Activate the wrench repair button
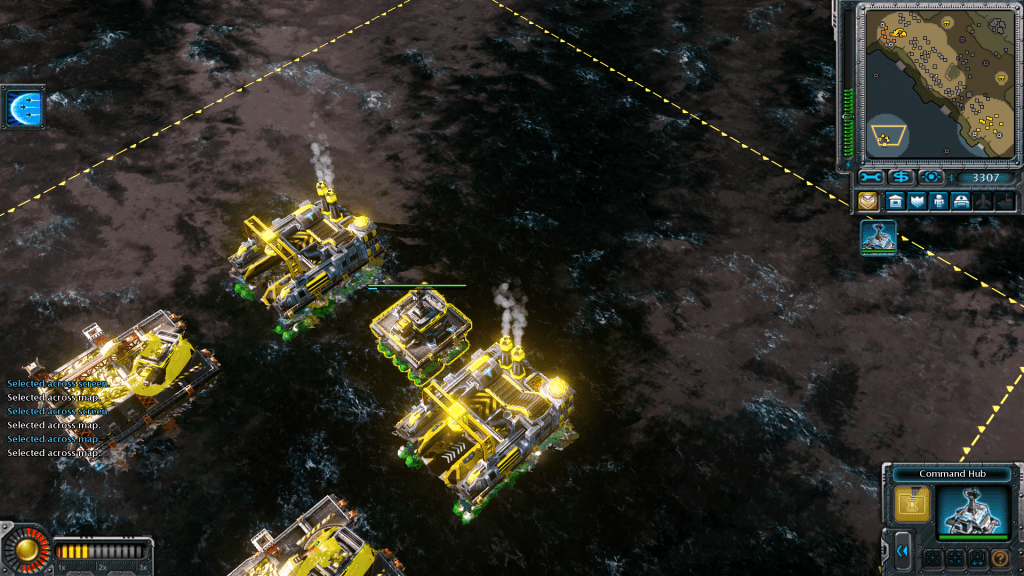 point(870,178)
